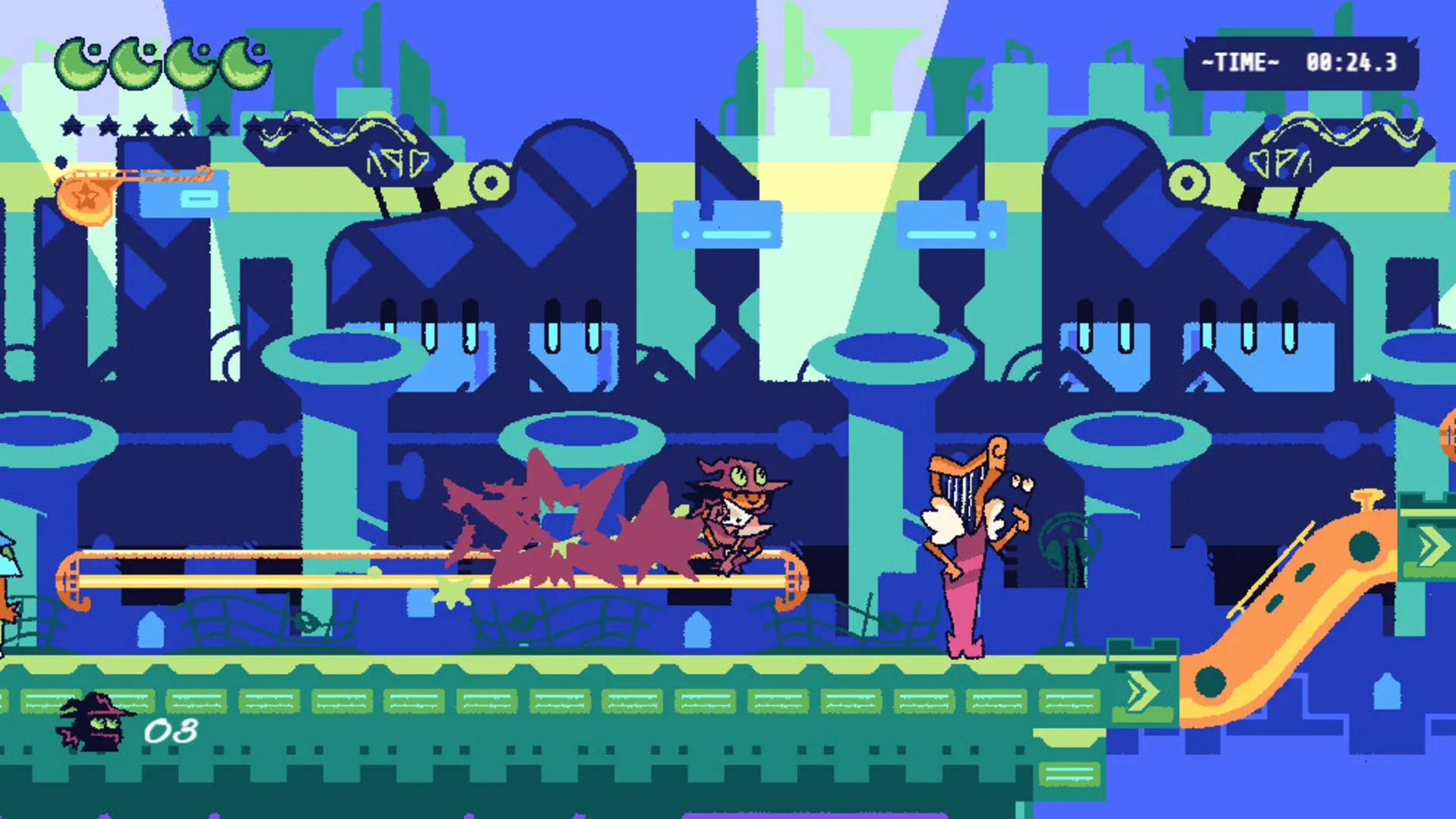Click the second green moon to collapse it
1456x819 pixels.
[133, 64]
